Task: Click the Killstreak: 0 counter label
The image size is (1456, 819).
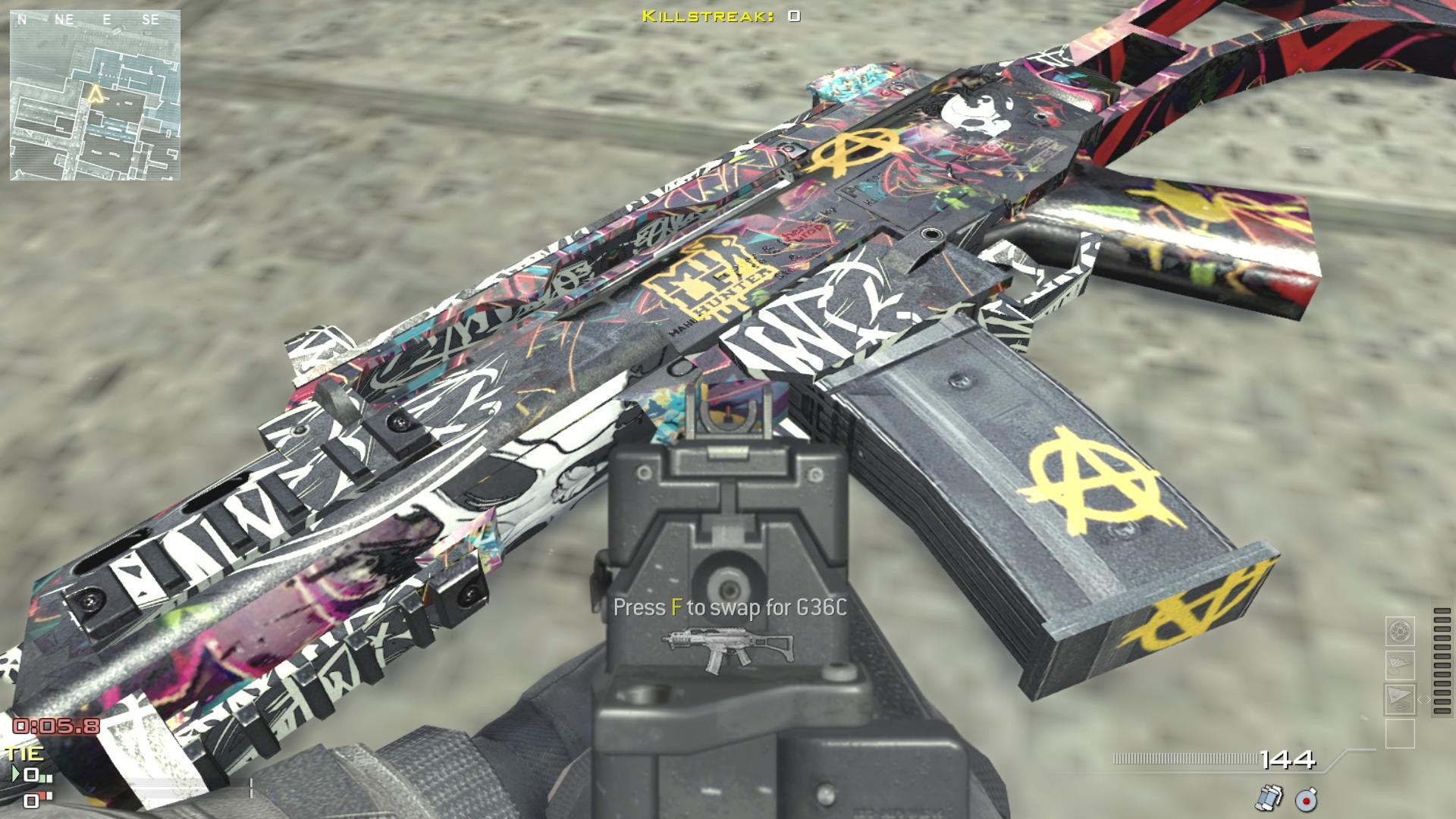Action: click(720, 14)
